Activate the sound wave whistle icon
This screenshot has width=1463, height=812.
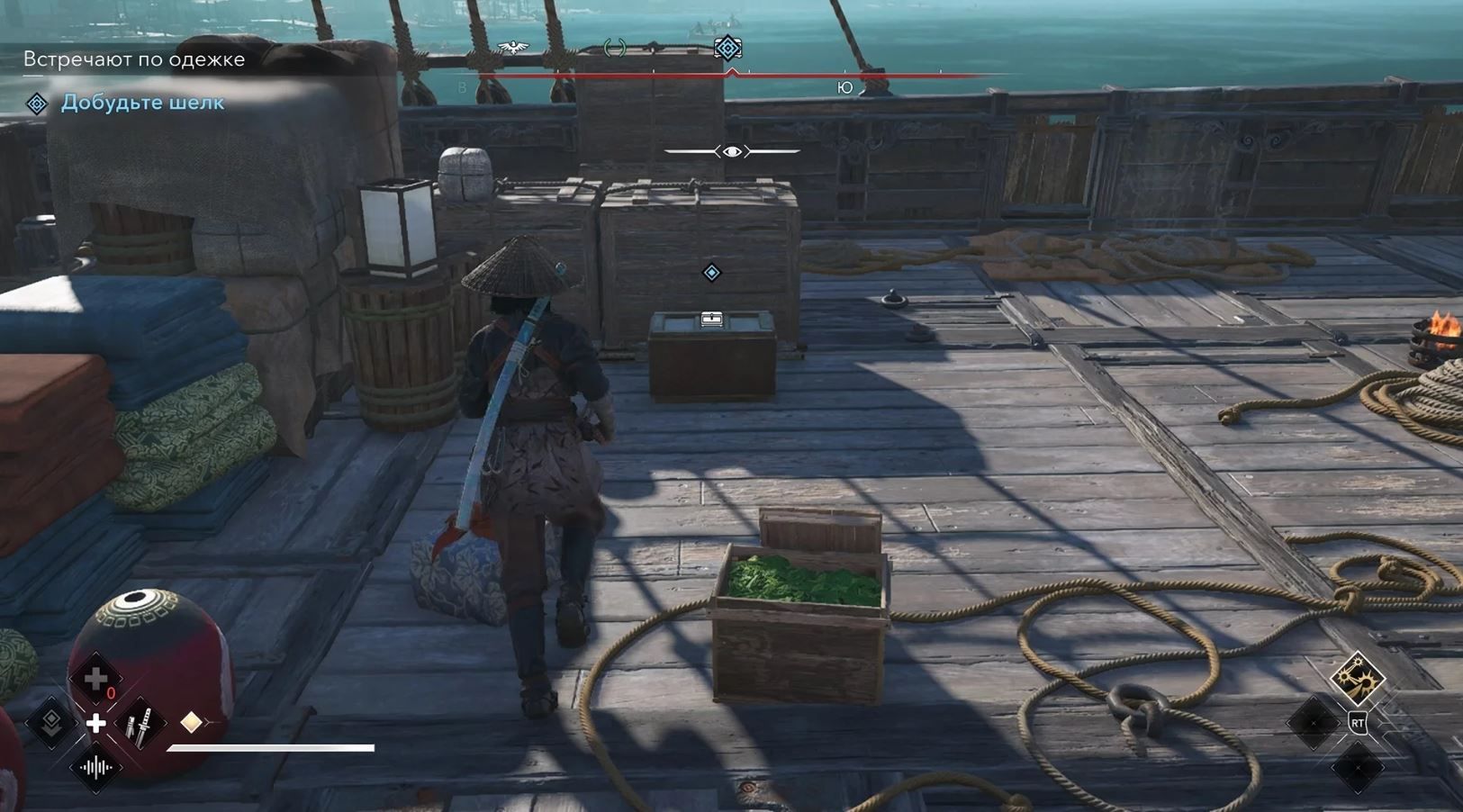click(x=95, y=768)
